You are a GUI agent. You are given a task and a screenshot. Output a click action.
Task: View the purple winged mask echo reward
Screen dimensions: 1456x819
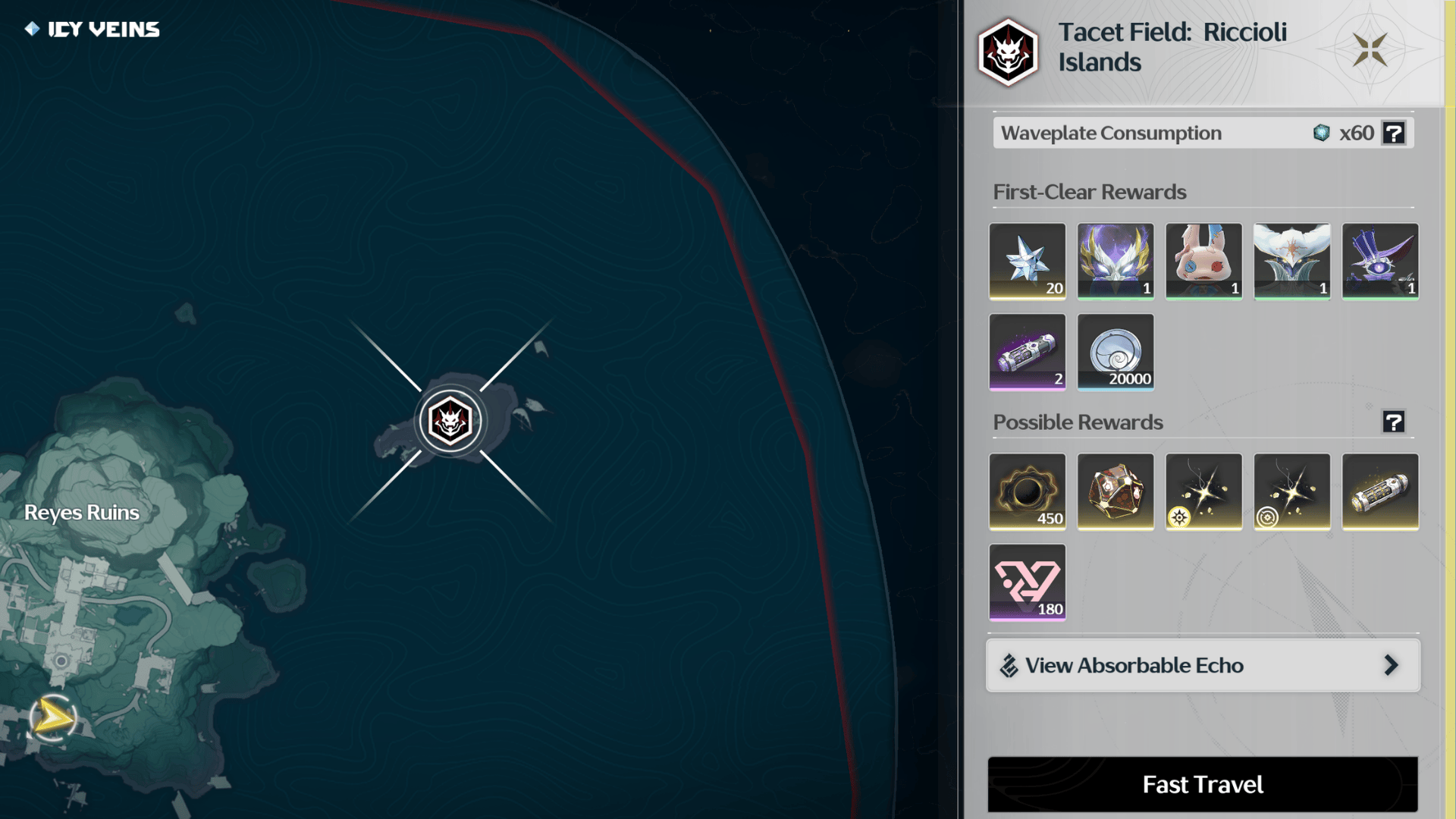pyautogui.click(x=1115, y=261)
